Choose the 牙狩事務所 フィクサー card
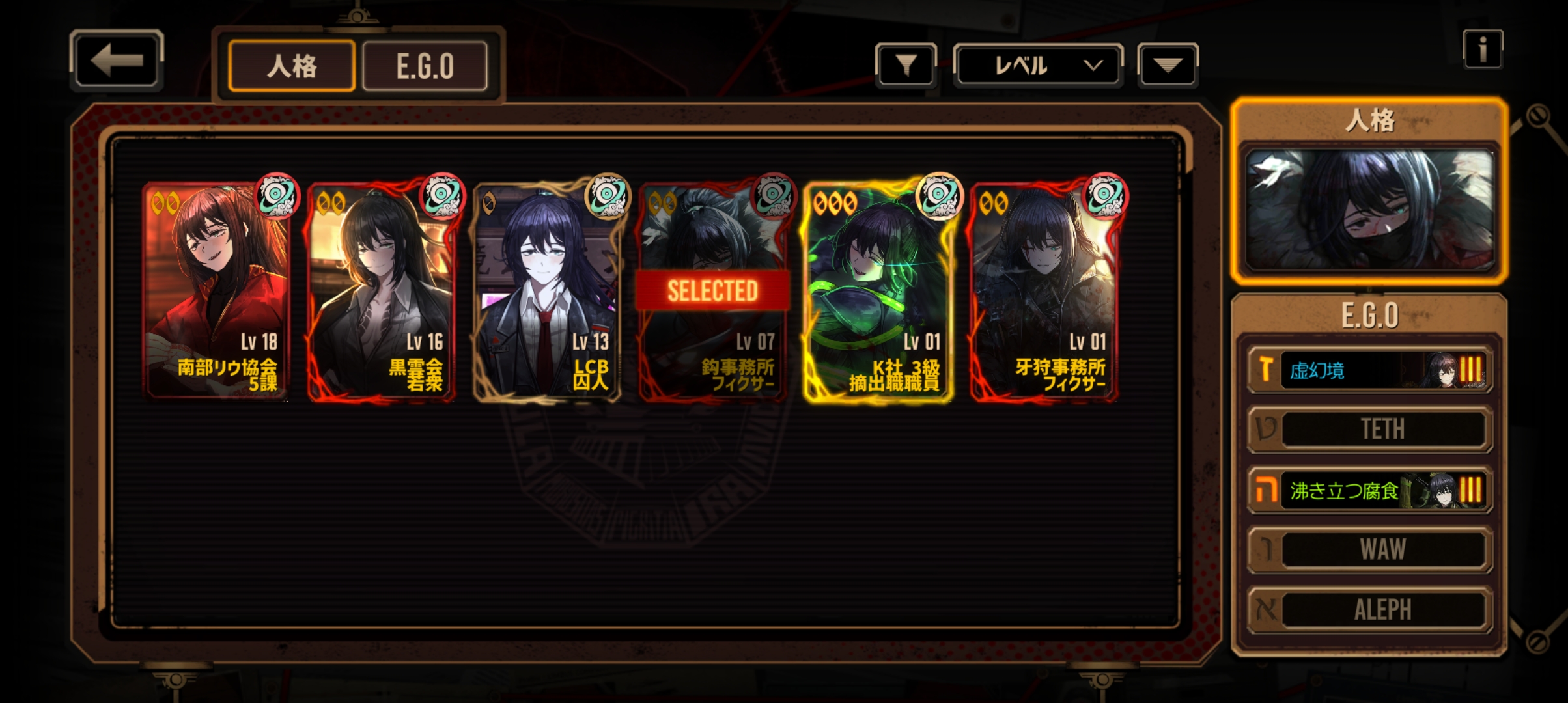Image resolution: width=1568 pixels, height=703 pixels. click(1044, 291)
